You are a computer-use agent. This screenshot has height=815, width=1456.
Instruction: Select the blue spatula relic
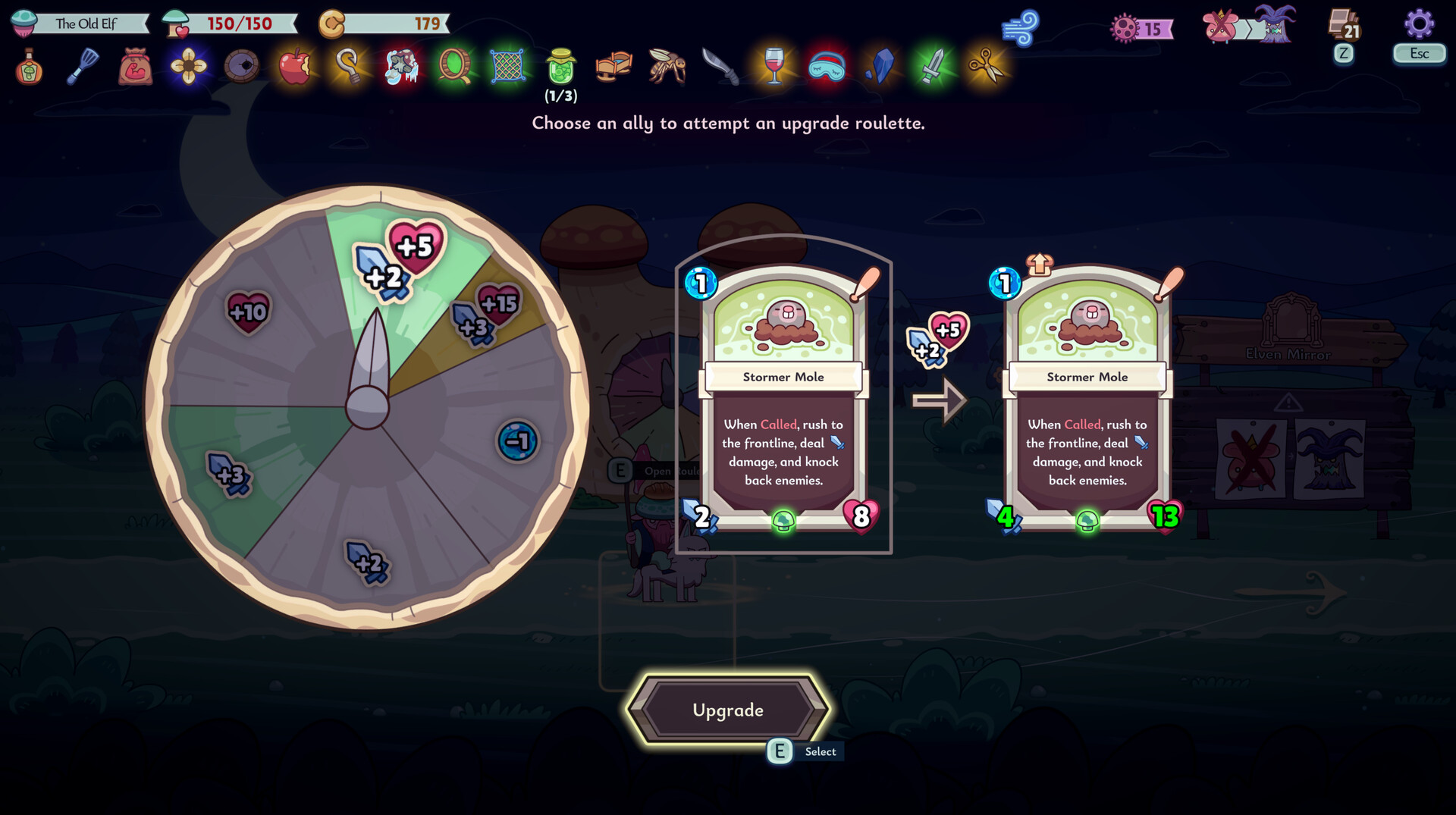click(83, 67)
